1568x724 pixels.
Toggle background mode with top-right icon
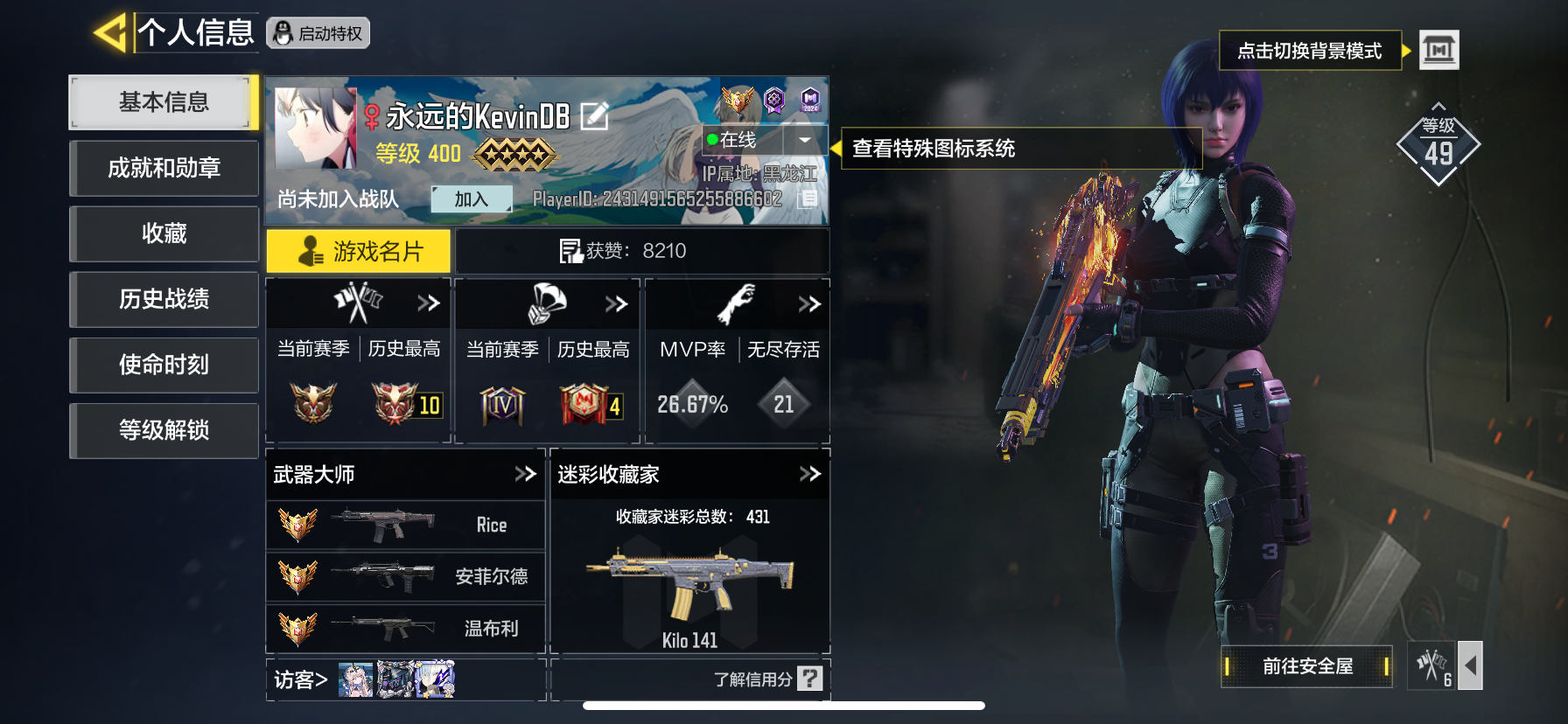click(x=1438, y=50)
